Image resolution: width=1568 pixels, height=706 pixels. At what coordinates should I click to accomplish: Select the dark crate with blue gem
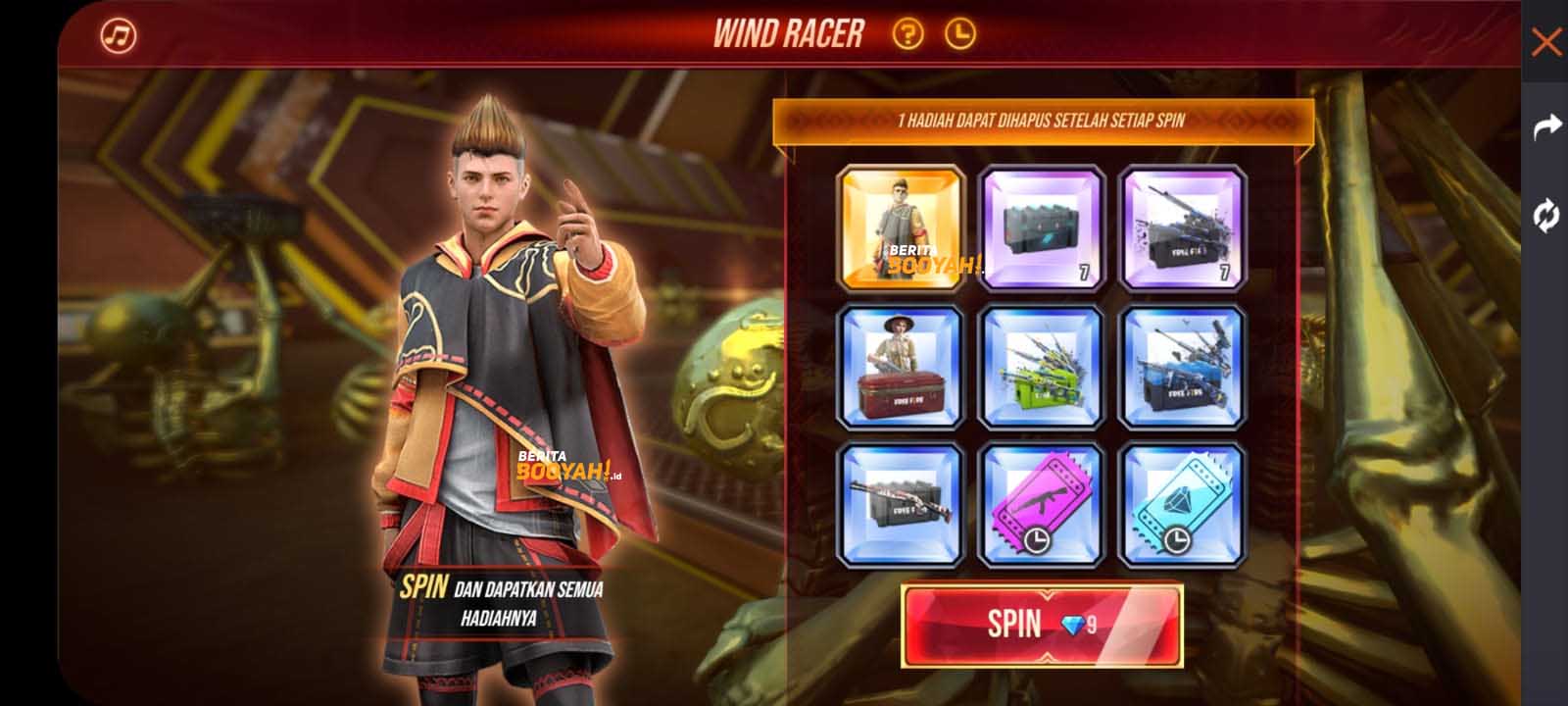(x=1043, y=228)
